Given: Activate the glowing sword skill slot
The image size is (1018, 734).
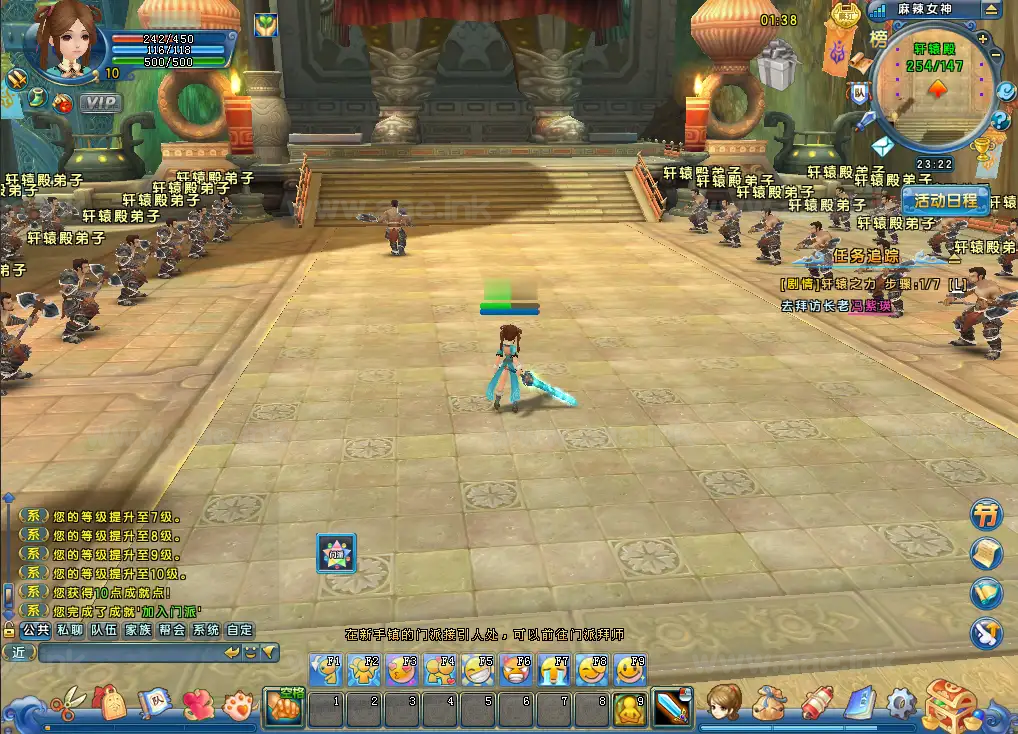Looking at the screenshot, I should [671, 708].
